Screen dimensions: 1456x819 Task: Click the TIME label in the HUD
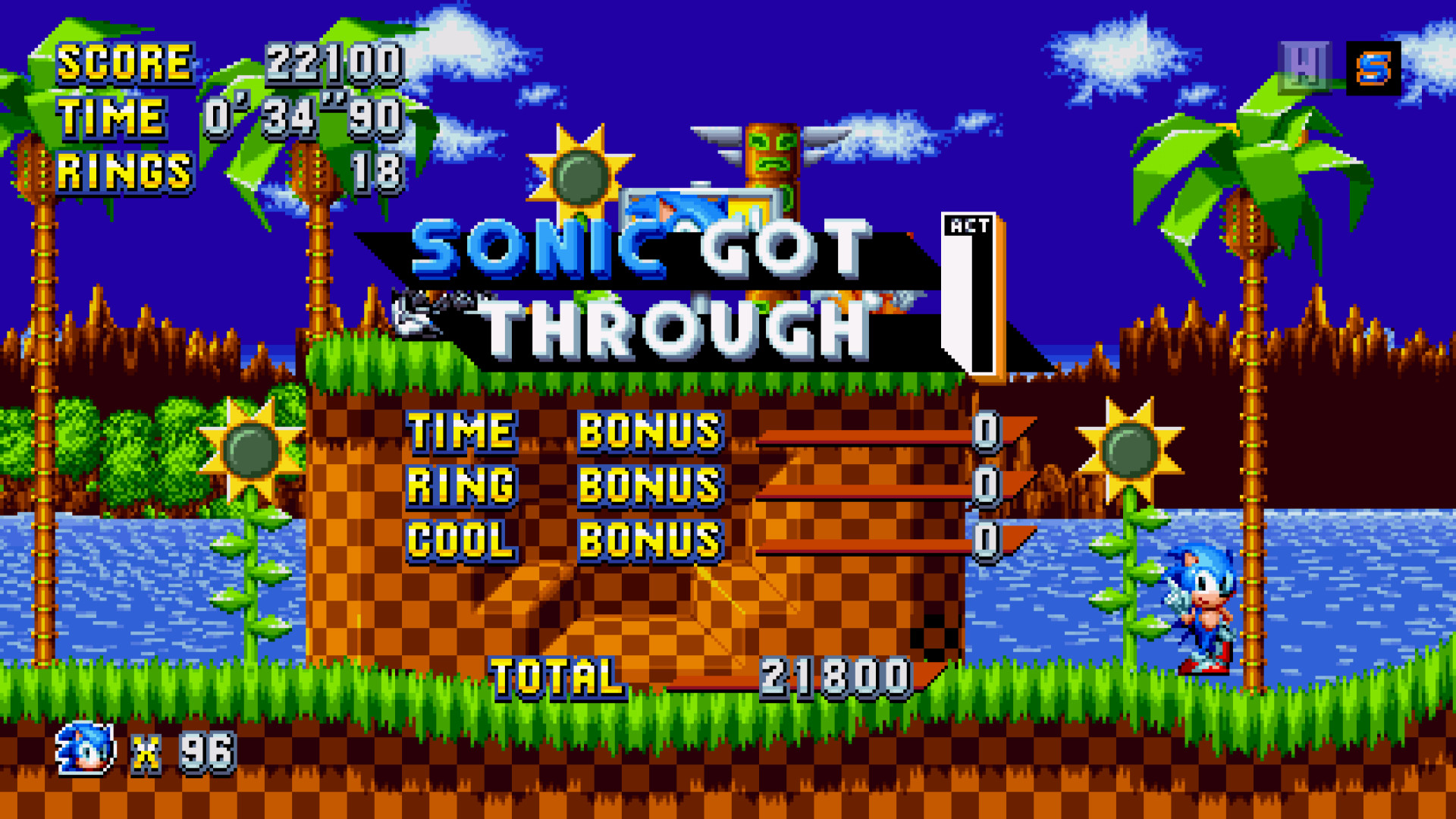(111, 117)
